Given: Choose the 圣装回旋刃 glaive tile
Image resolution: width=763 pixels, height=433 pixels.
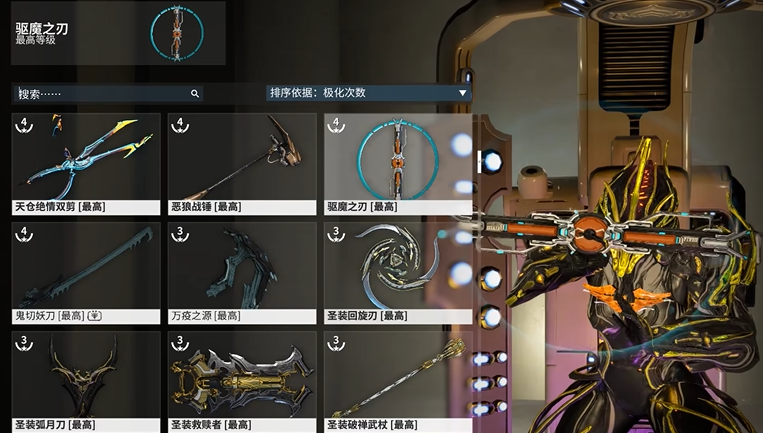Looking at the screenshot, I should coord(397,272).
